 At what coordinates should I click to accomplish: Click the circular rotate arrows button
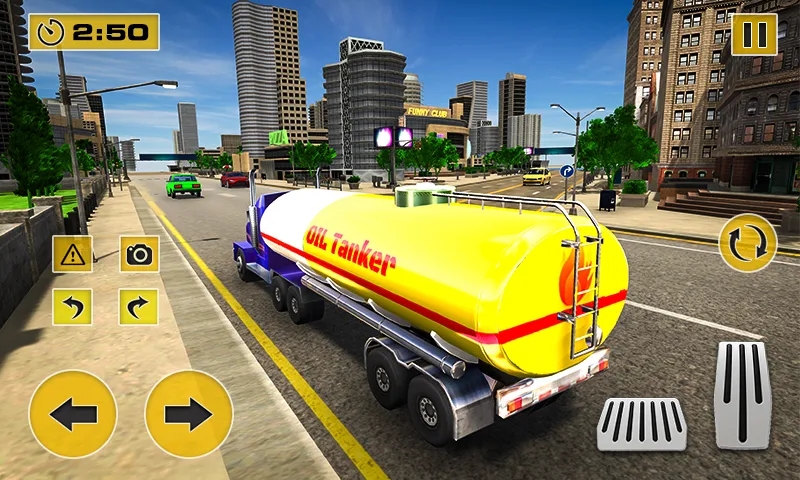pyautogui.click(x=747, y=242)
